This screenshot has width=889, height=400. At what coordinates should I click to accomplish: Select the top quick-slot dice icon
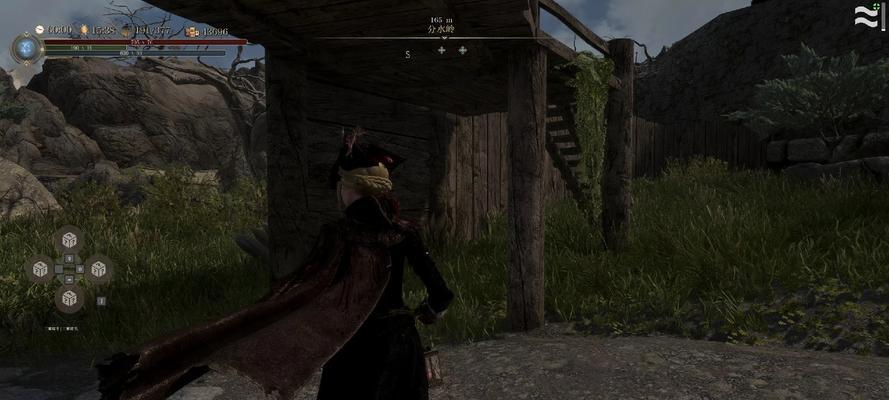click(x=69, y=239)
